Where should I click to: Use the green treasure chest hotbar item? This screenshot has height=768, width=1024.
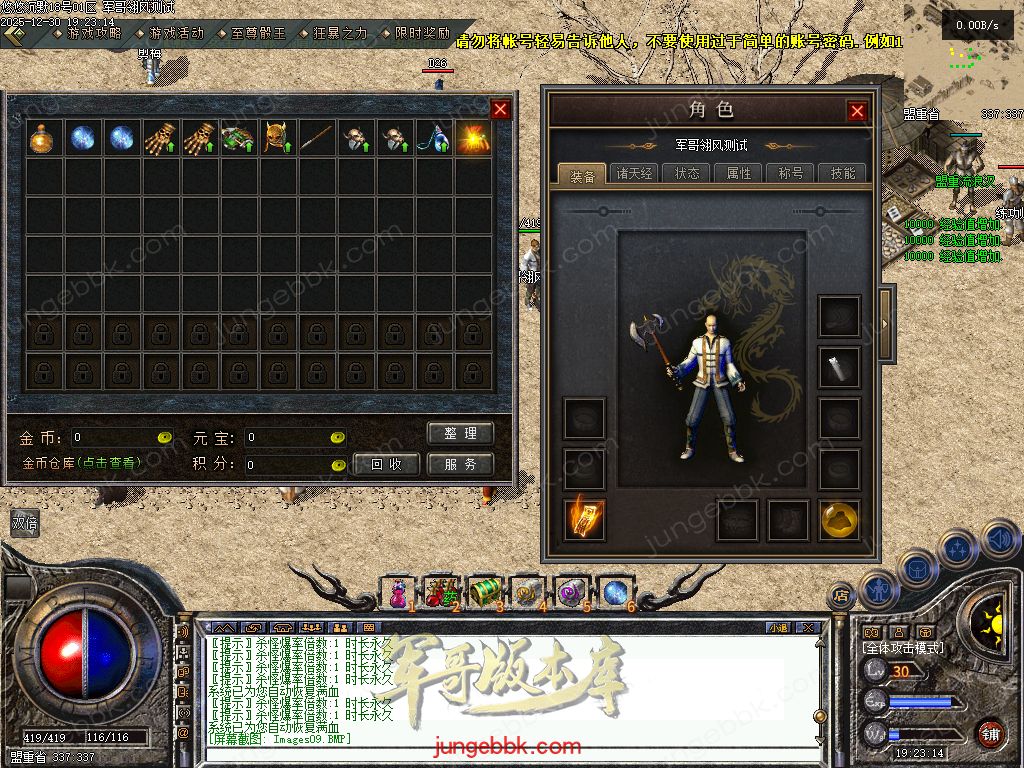pos(485,591)
